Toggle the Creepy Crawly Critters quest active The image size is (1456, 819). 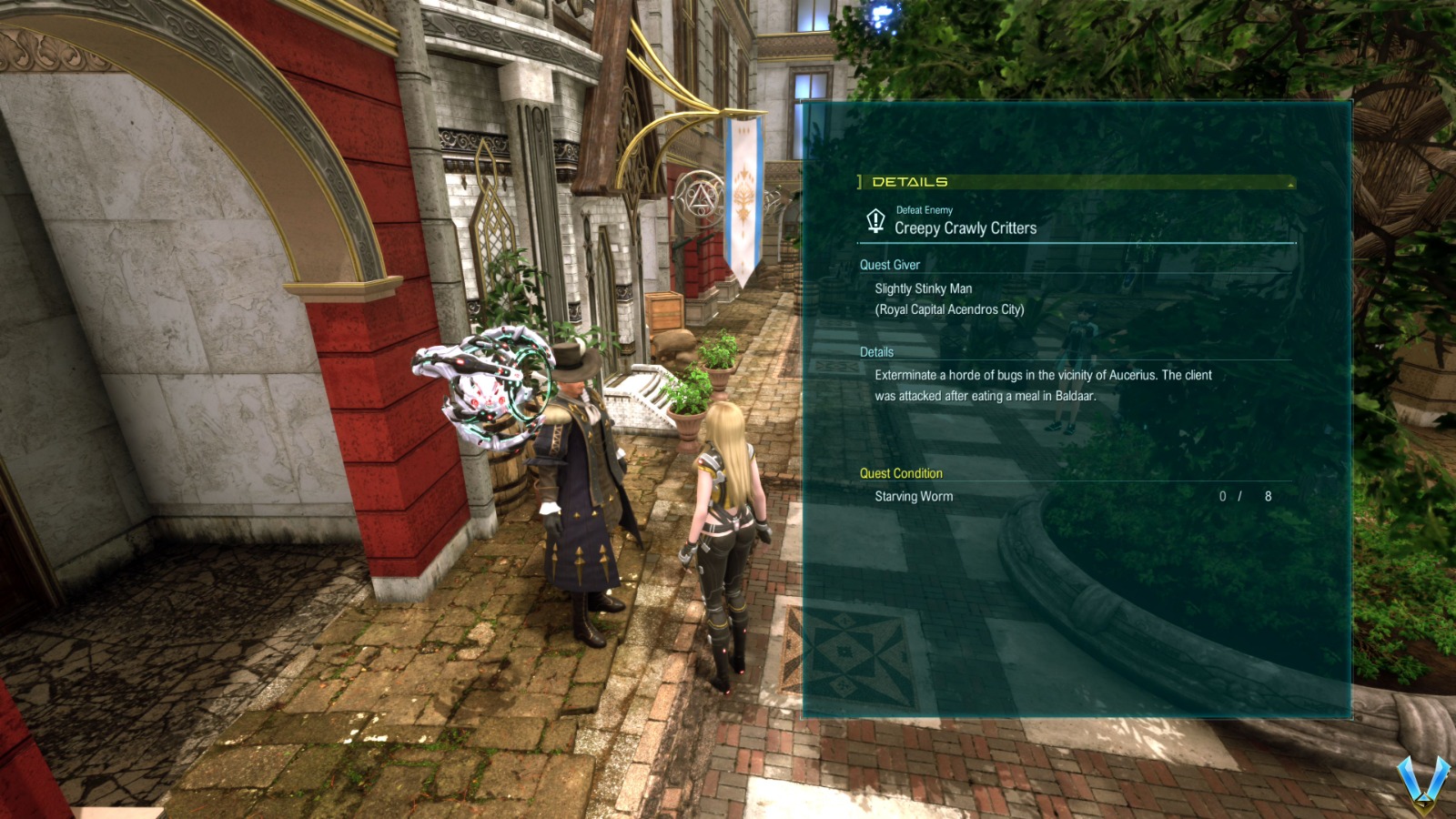pos(966,228)
